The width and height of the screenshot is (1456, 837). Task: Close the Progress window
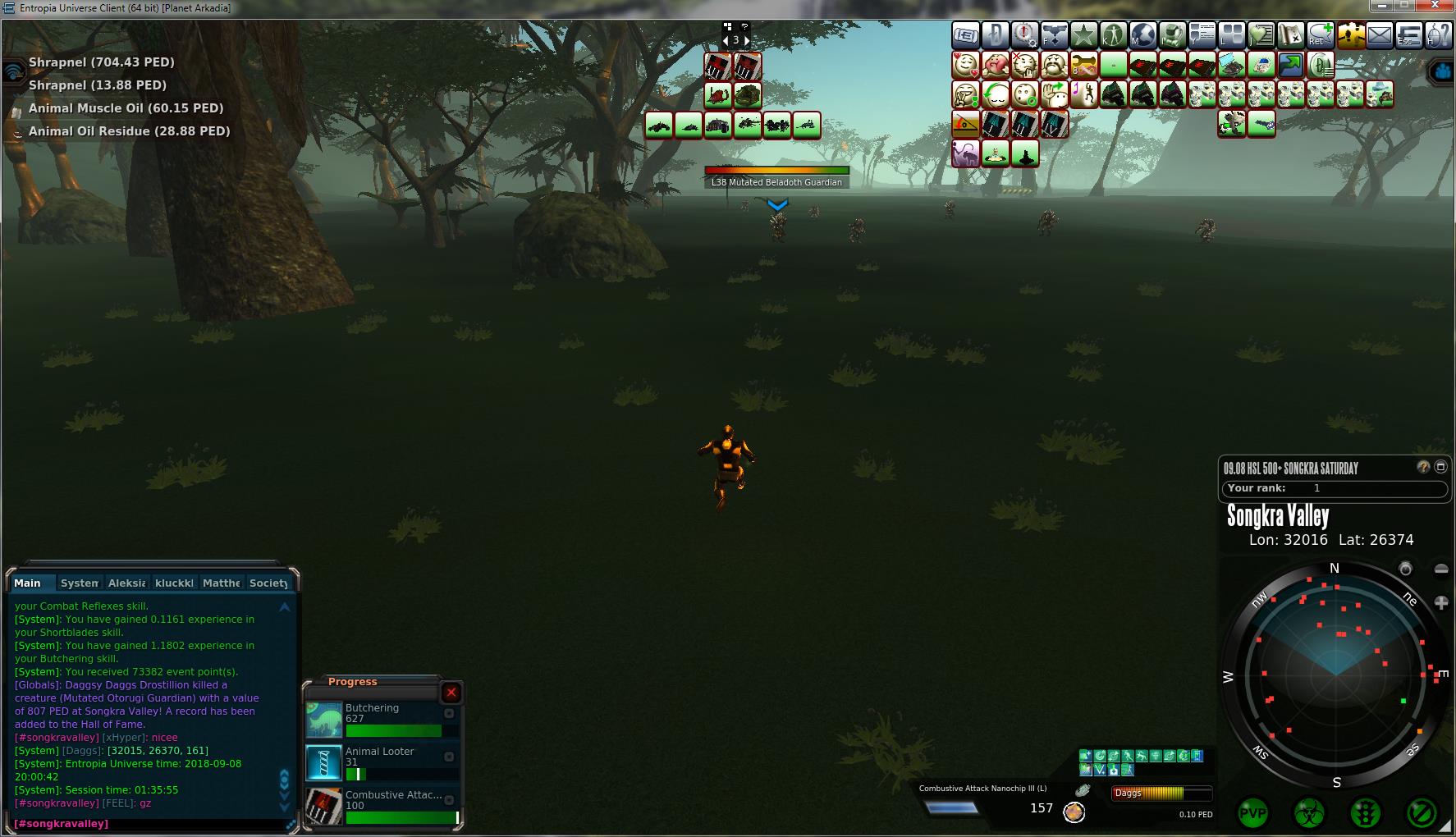451,693
